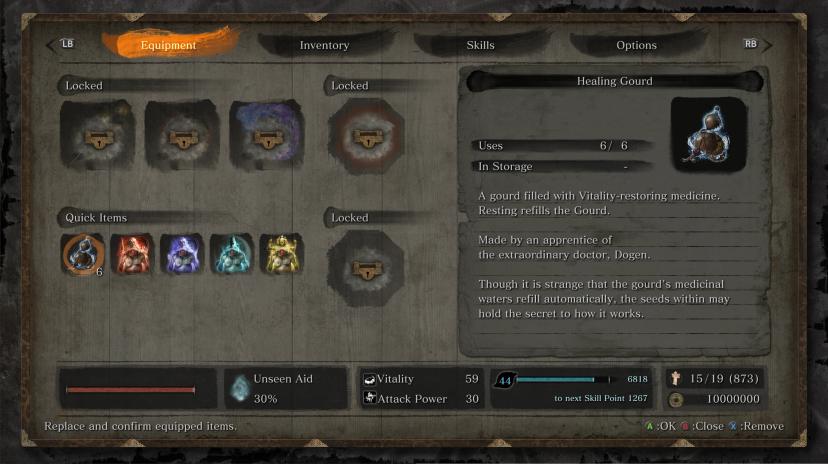Go to the Options tab

(x=636, y=45)
